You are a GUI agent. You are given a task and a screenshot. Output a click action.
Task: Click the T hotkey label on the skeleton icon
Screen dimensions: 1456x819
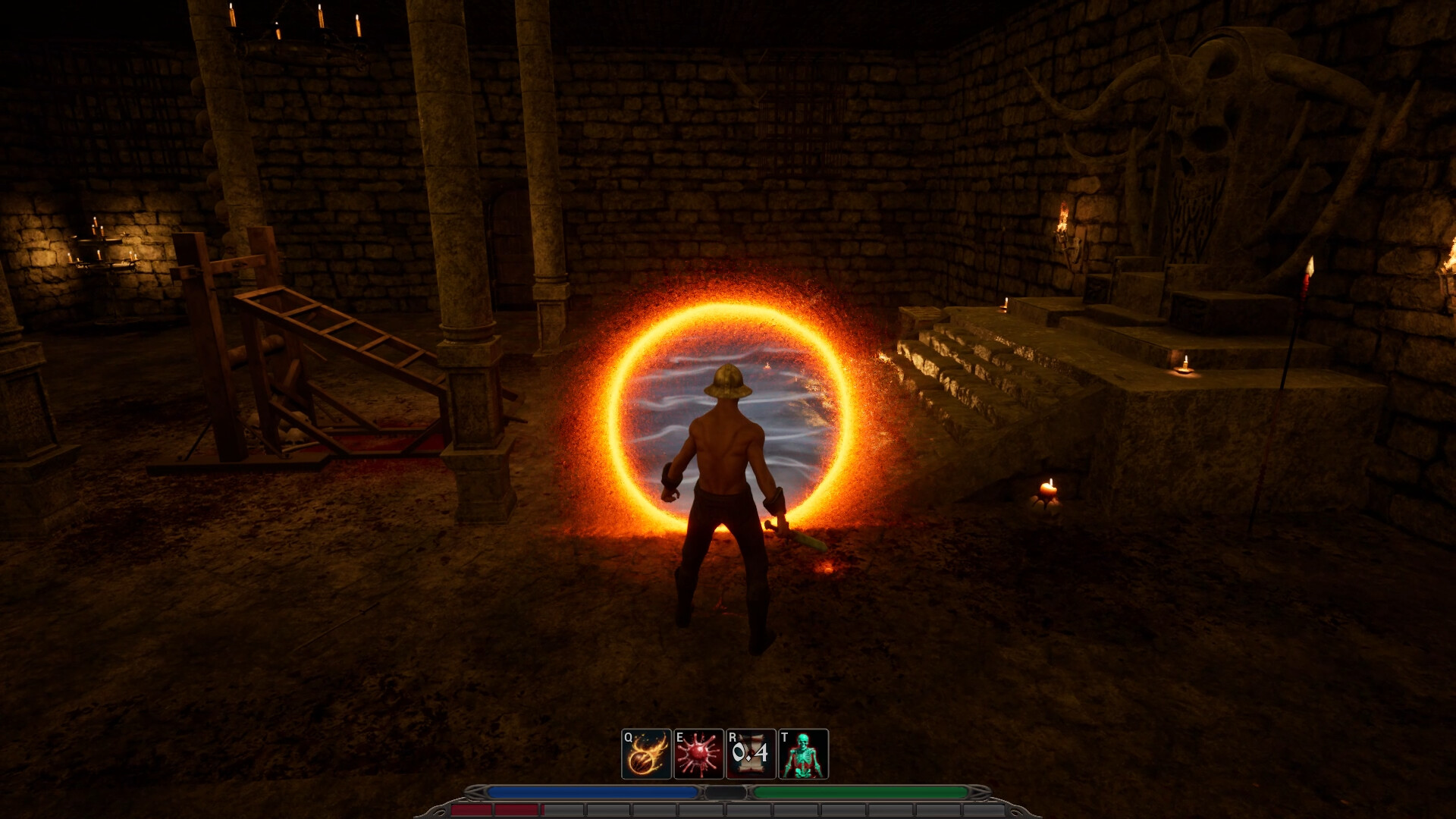(x=784, y=736)
